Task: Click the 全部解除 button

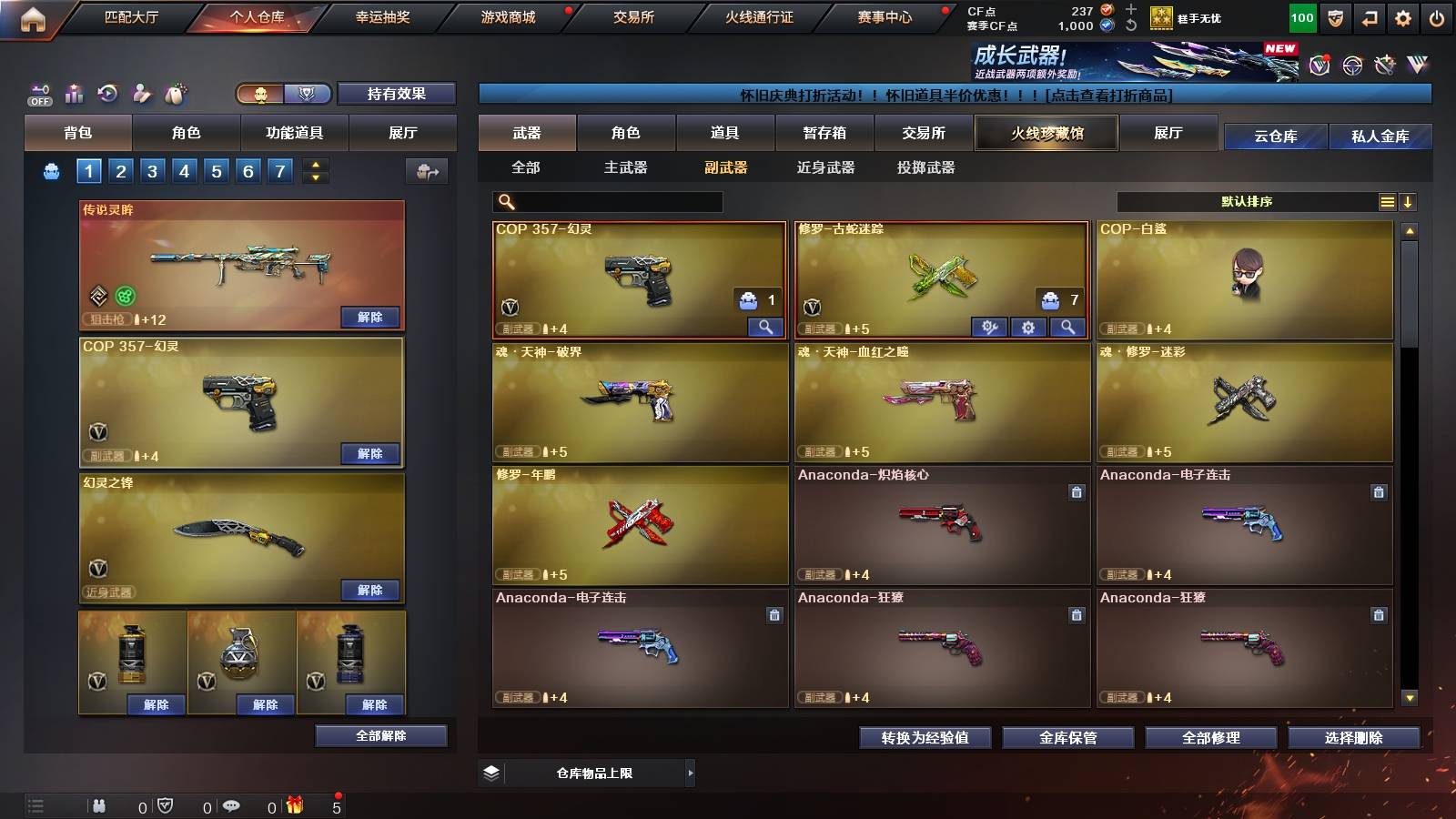Action: click(382, 735)
